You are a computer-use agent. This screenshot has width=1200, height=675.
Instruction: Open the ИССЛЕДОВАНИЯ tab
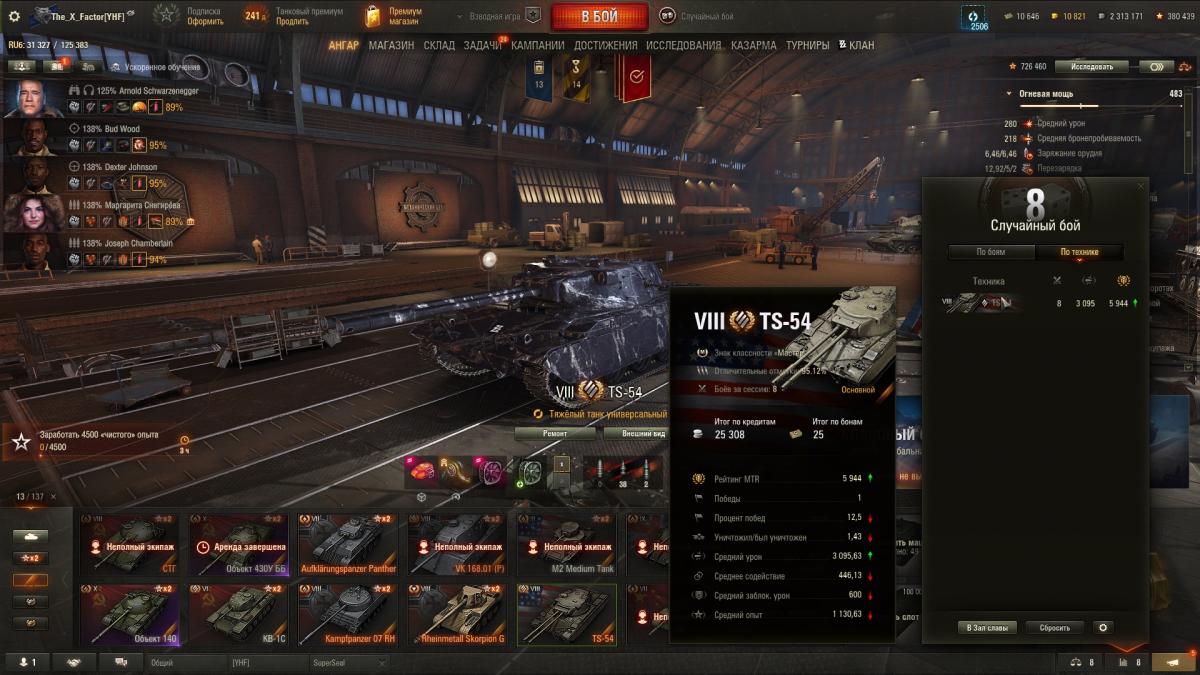(683, 45)
